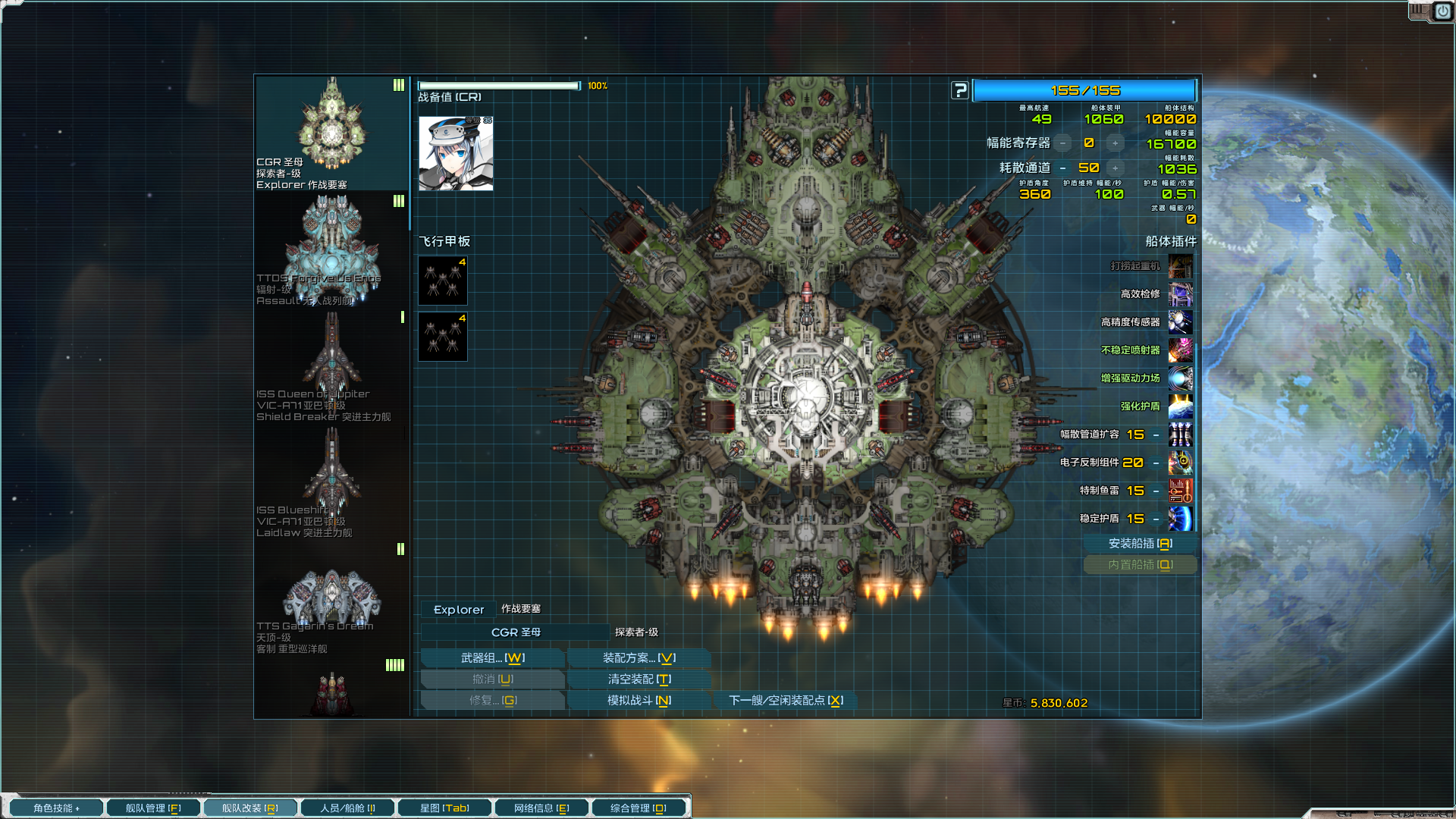
Task: Open the weapon groups button 武器组
Action: (492, 657)
